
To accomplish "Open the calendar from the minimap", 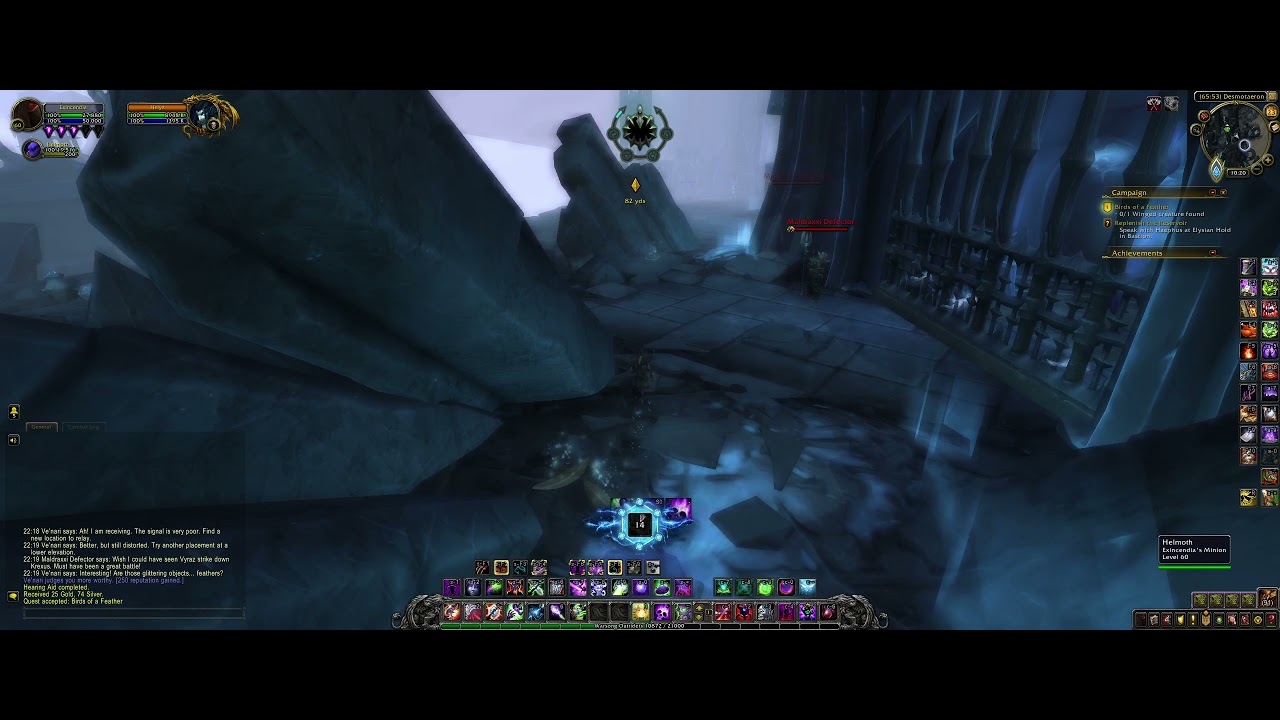I will (x=1269, y=110).
